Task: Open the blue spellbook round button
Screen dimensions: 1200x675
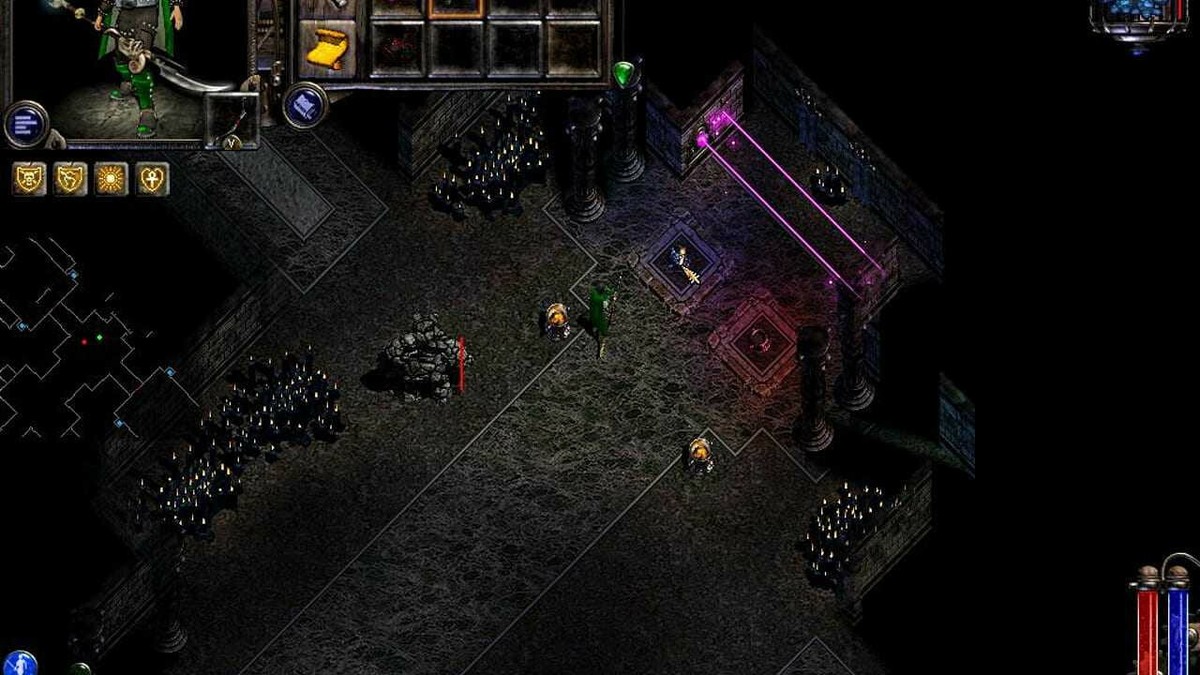Action: click(x=305, y=105)
